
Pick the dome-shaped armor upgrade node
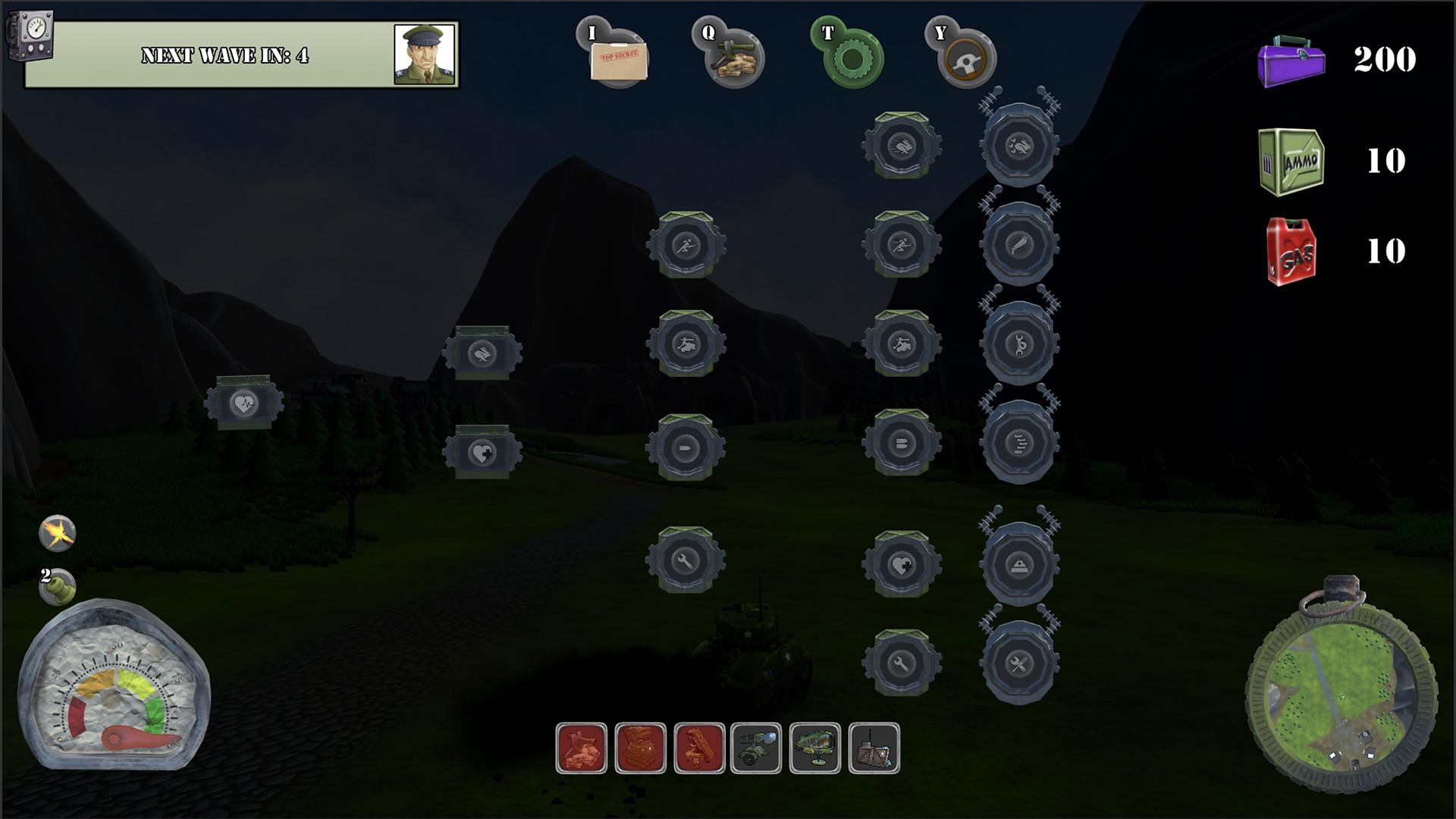point(1018,564)
